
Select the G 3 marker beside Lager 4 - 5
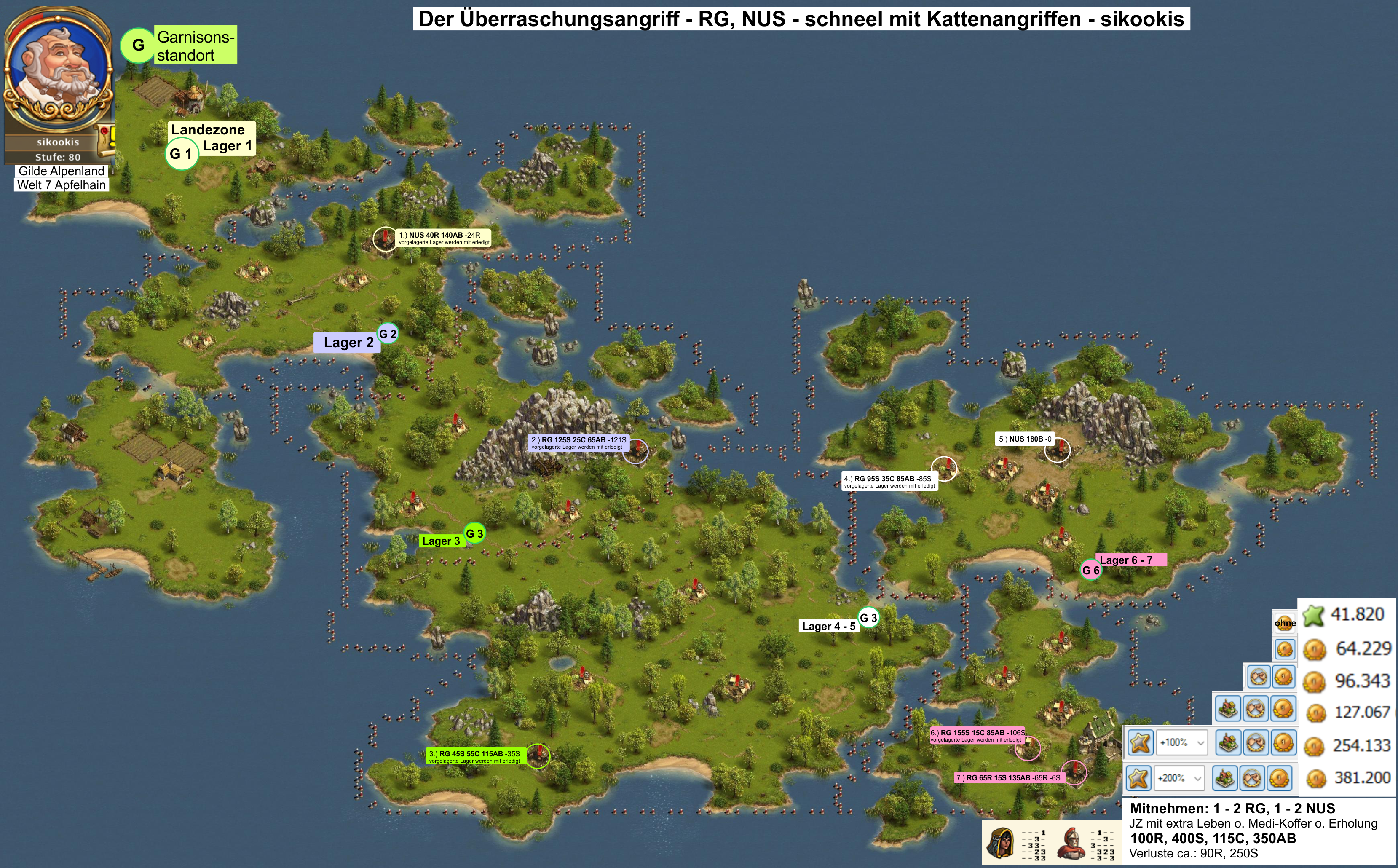(868, 618)
